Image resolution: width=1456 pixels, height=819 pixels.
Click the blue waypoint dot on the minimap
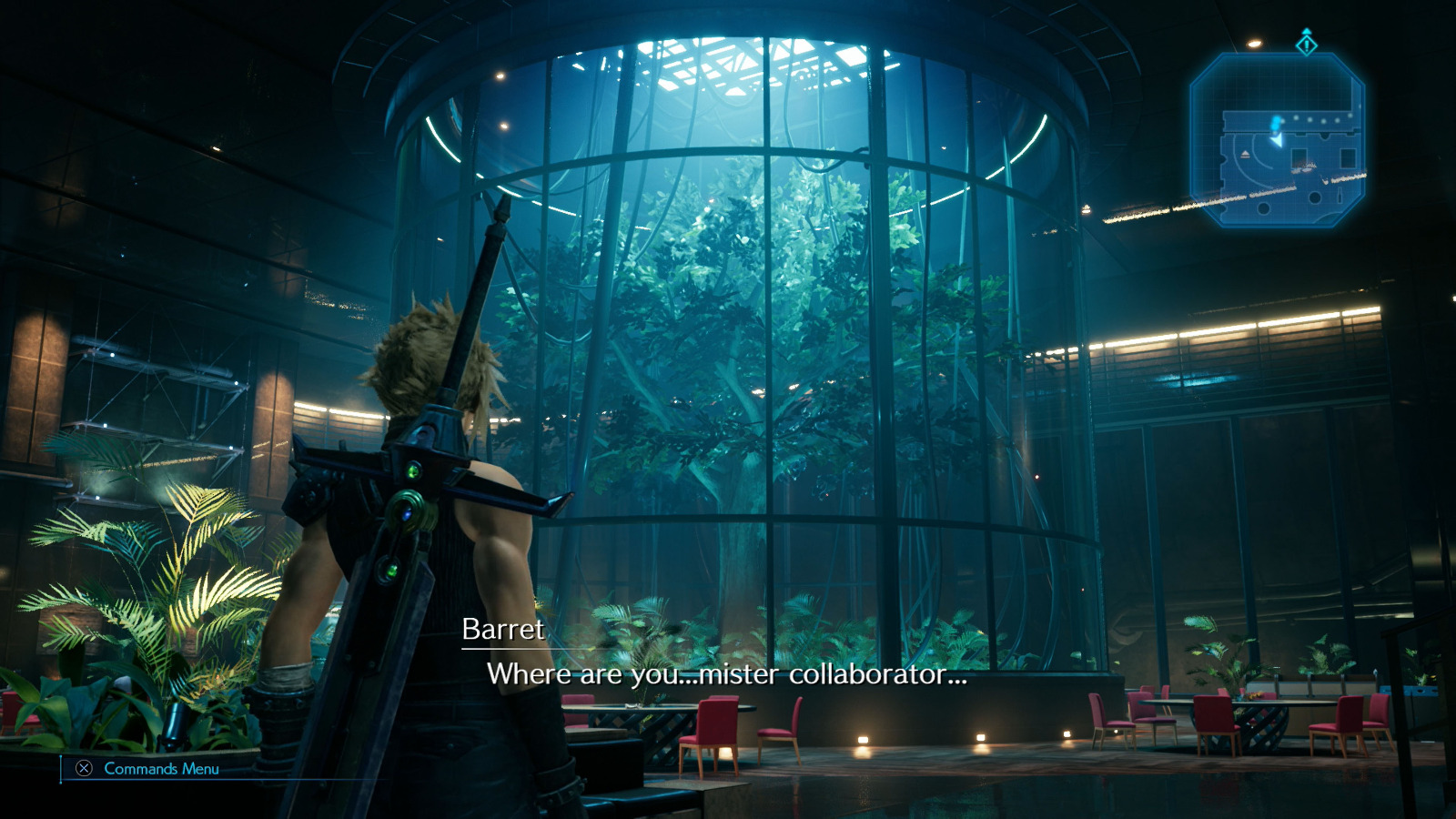[1275, 121]
